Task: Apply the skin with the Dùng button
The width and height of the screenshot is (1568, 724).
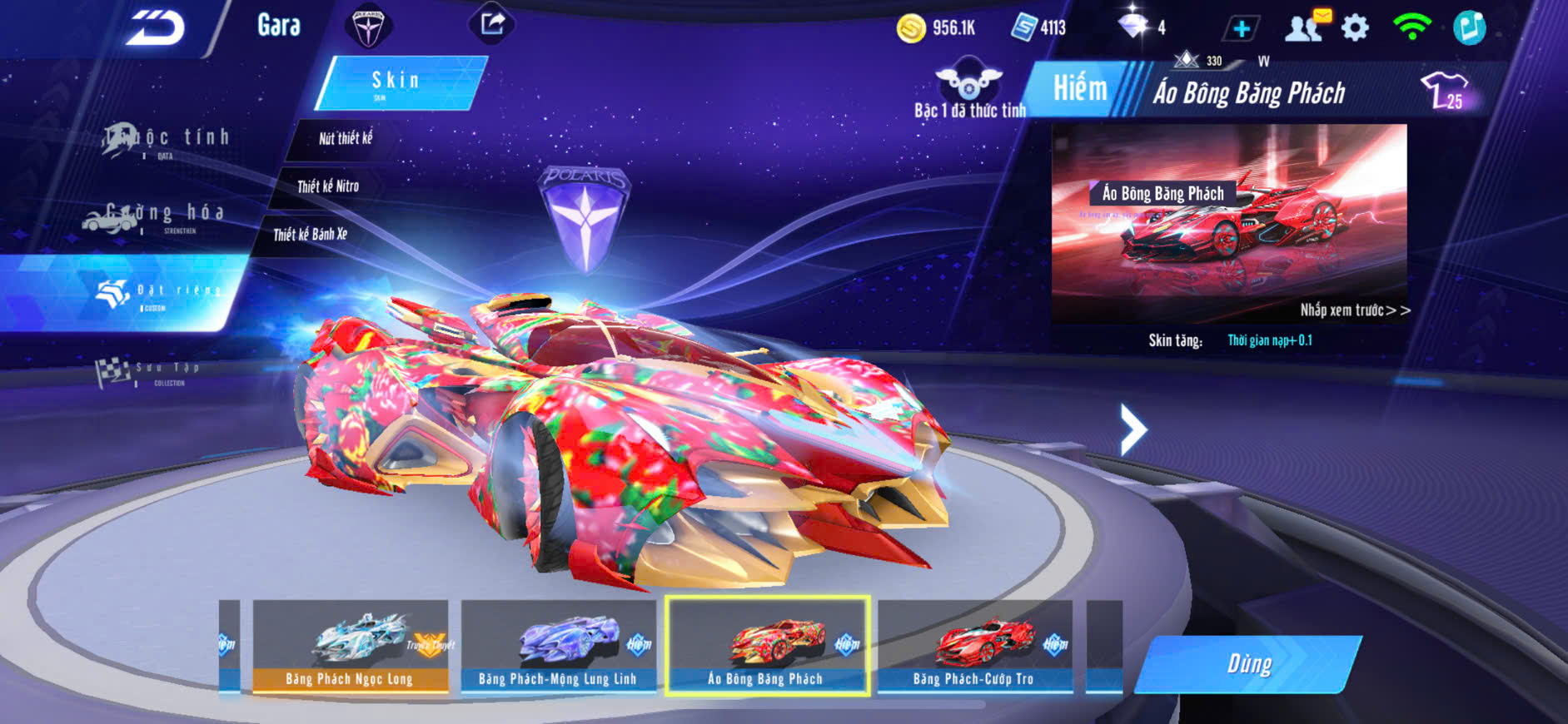Action: tap(1247, 664)
